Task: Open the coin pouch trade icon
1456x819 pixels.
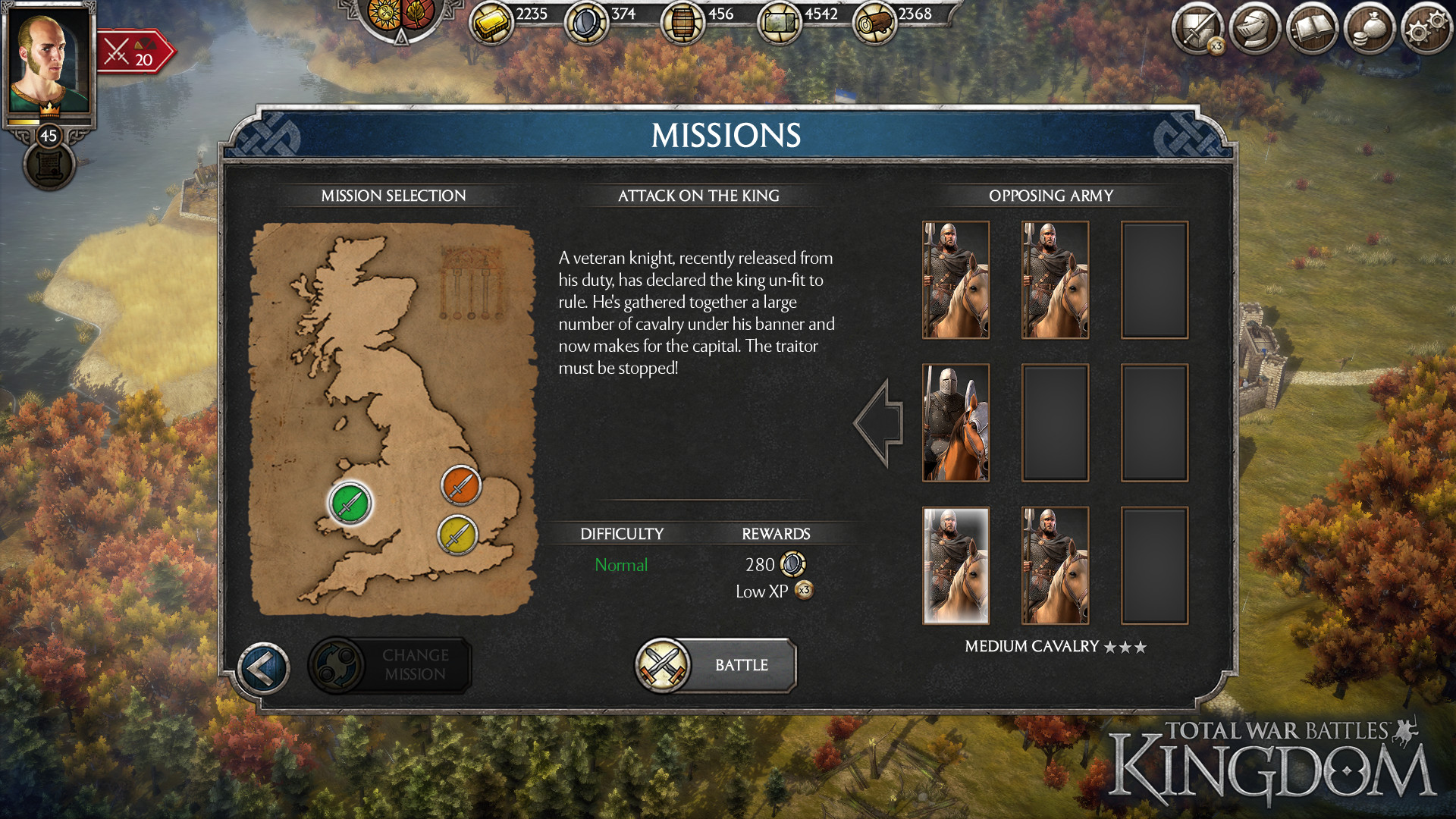Action: [x=1369, y=29]
